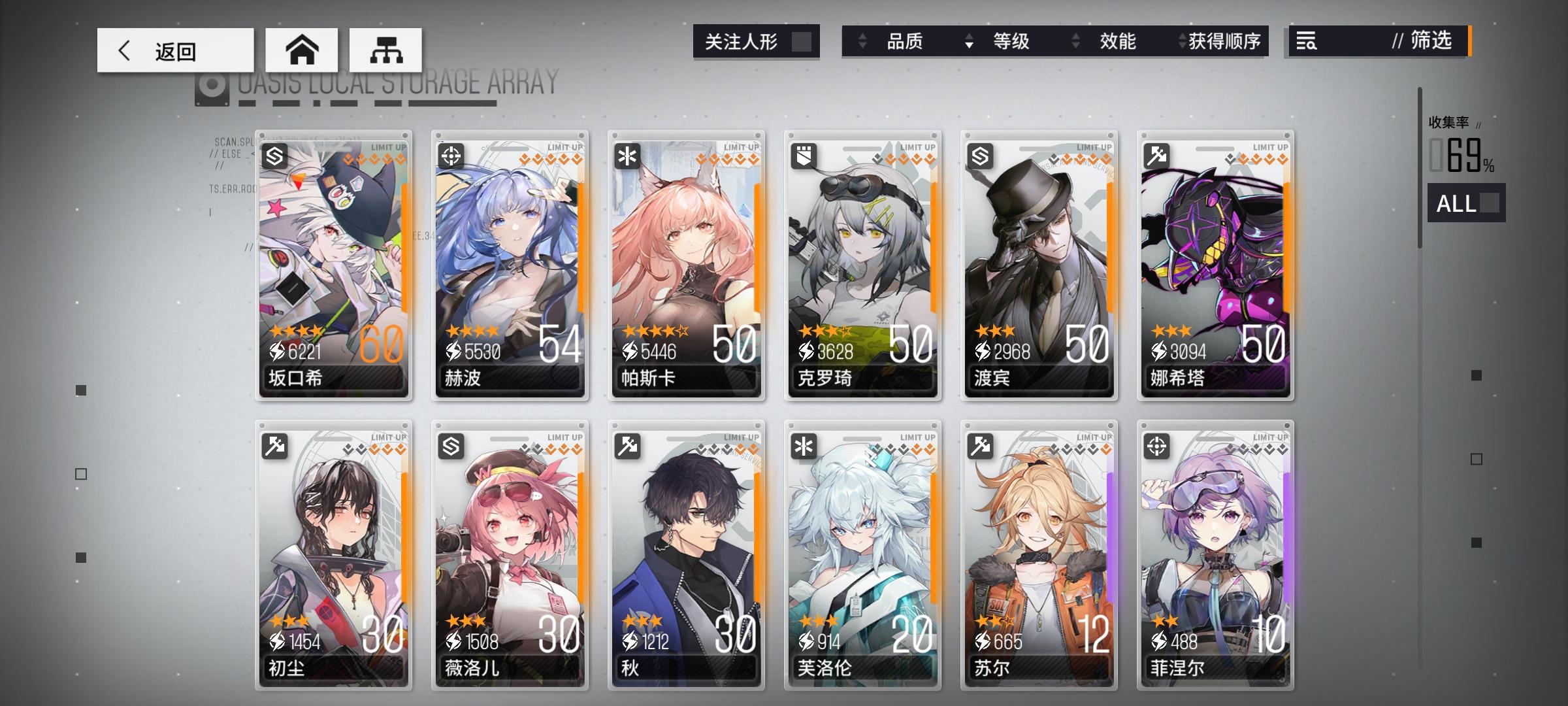1568x706 pixels.
Task: Click the 收集率 69% progress indicator
Action: tap(1461, 148)
